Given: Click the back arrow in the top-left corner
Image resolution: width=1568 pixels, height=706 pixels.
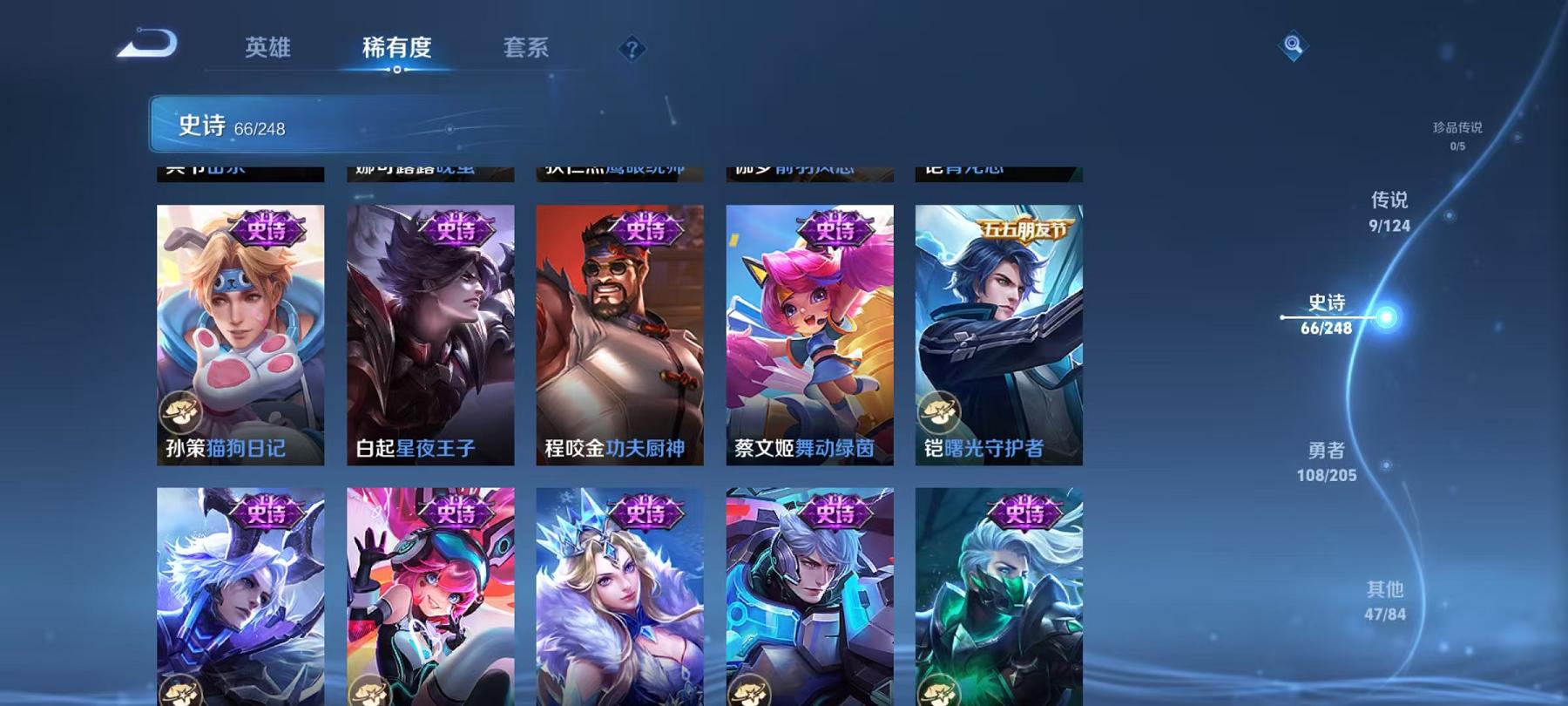Looking at the screenshot, I should [146, 44].
